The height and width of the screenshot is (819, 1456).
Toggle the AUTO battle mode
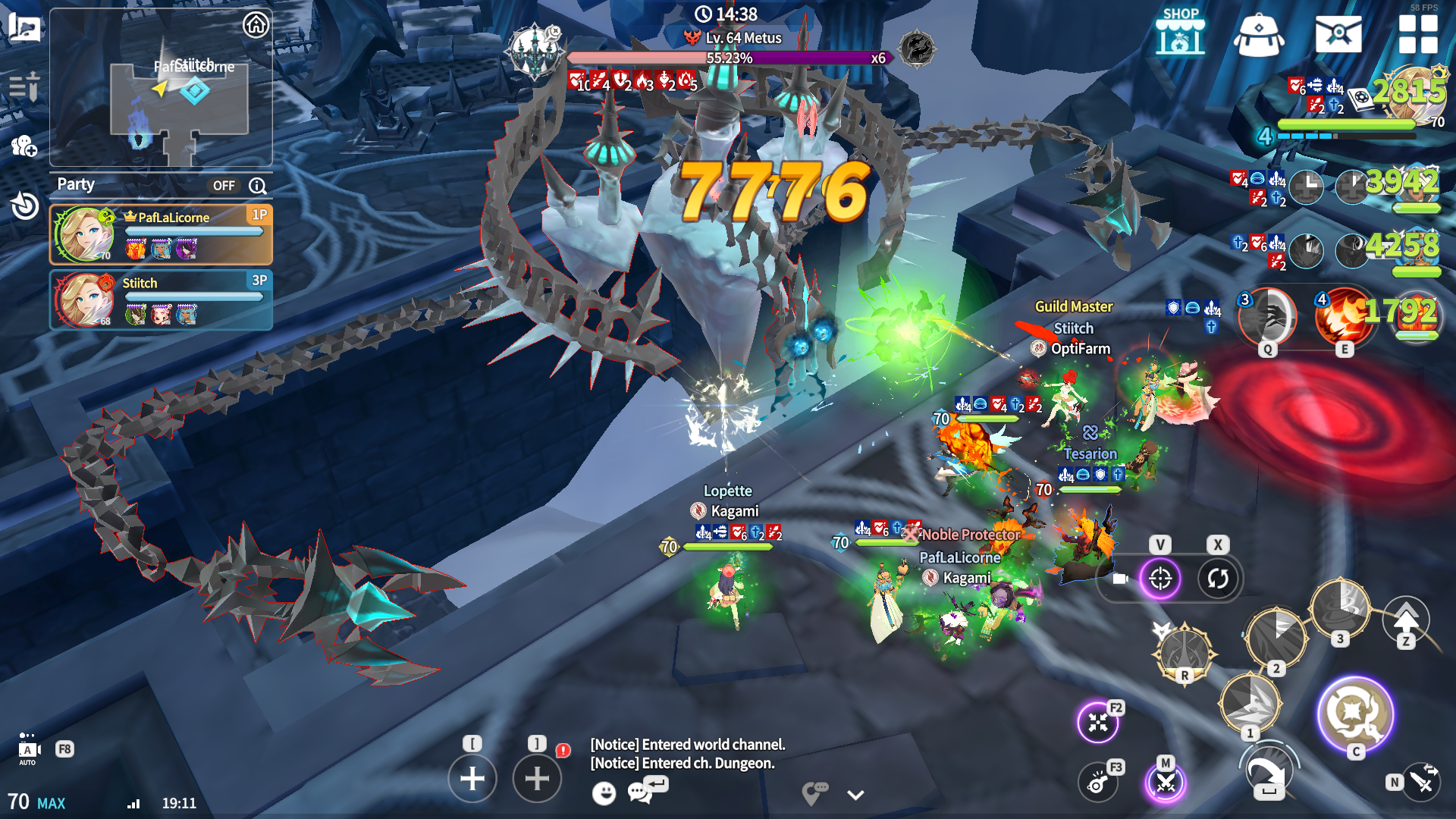(x=28, y=749)
